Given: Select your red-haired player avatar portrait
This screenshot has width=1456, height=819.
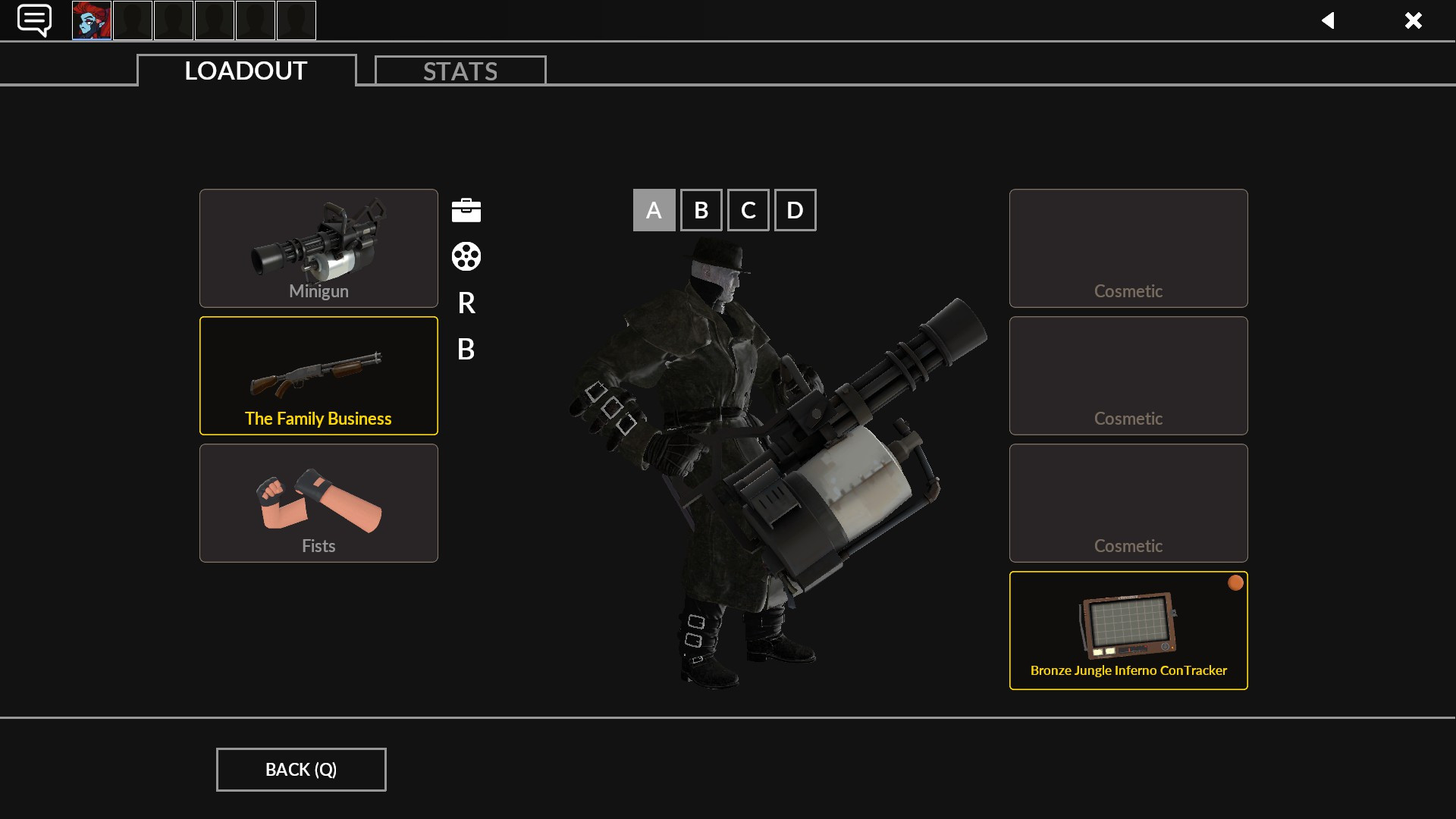Looking at the screenshot, I should coord(91,20).
